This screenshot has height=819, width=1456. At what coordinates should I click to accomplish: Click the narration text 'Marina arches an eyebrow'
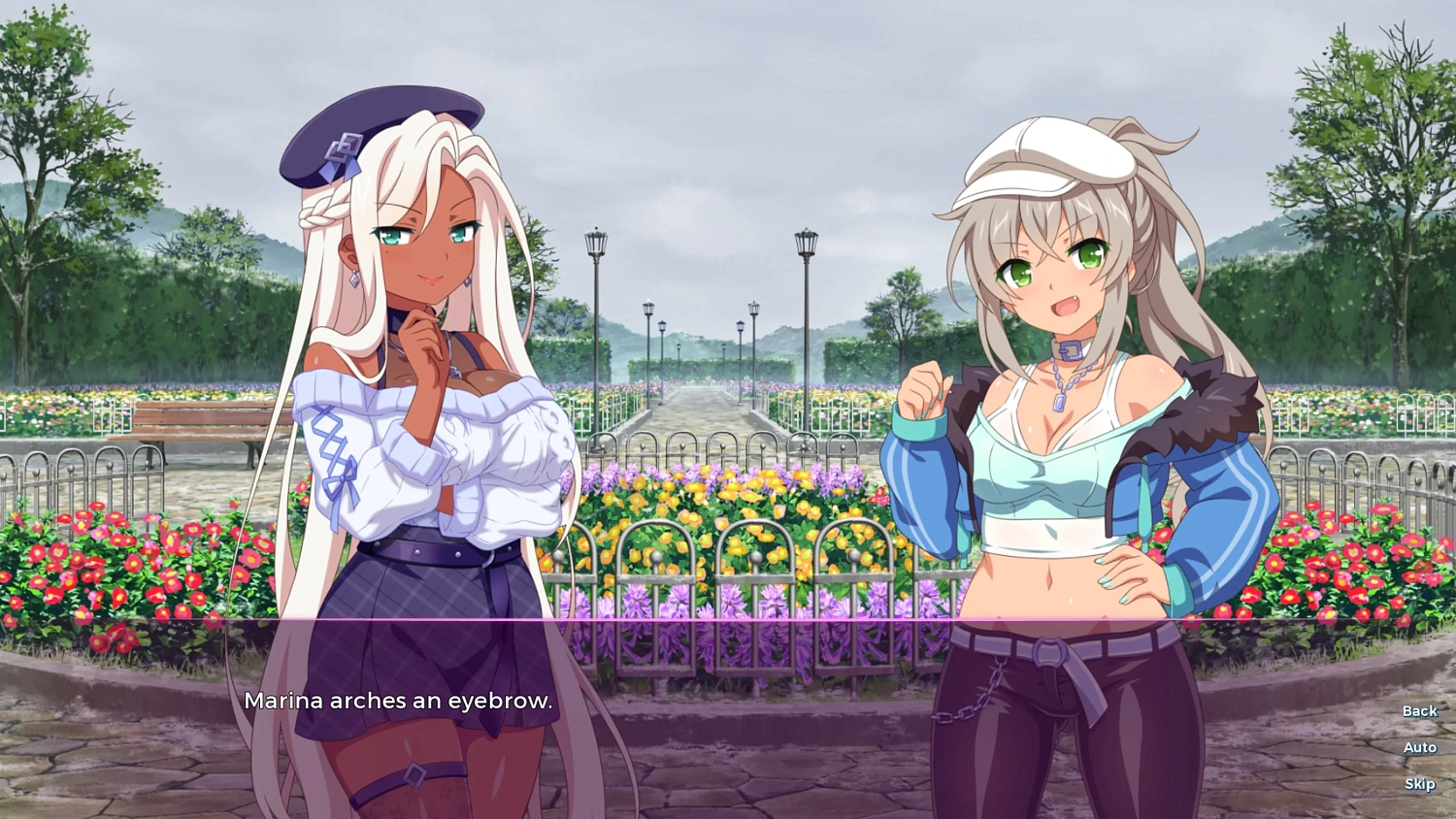[400, 701]
